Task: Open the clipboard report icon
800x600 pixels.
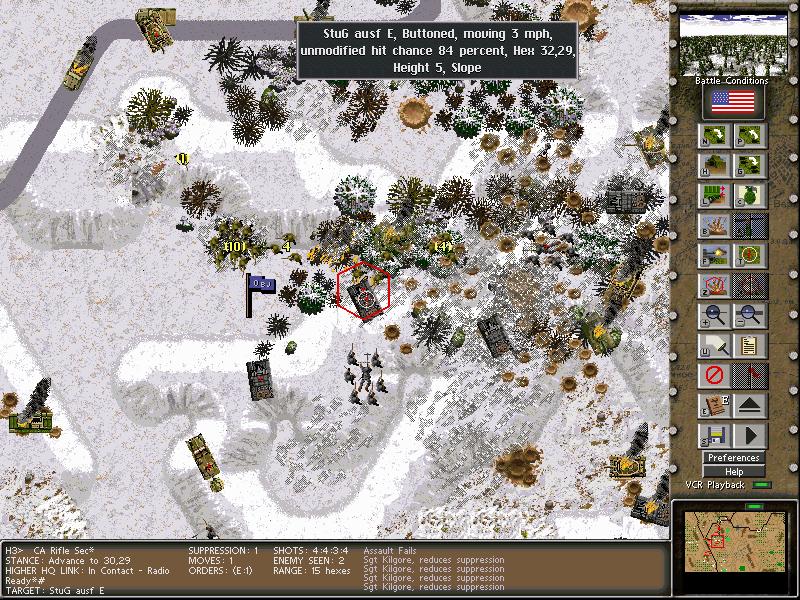Action: point(750,346)
